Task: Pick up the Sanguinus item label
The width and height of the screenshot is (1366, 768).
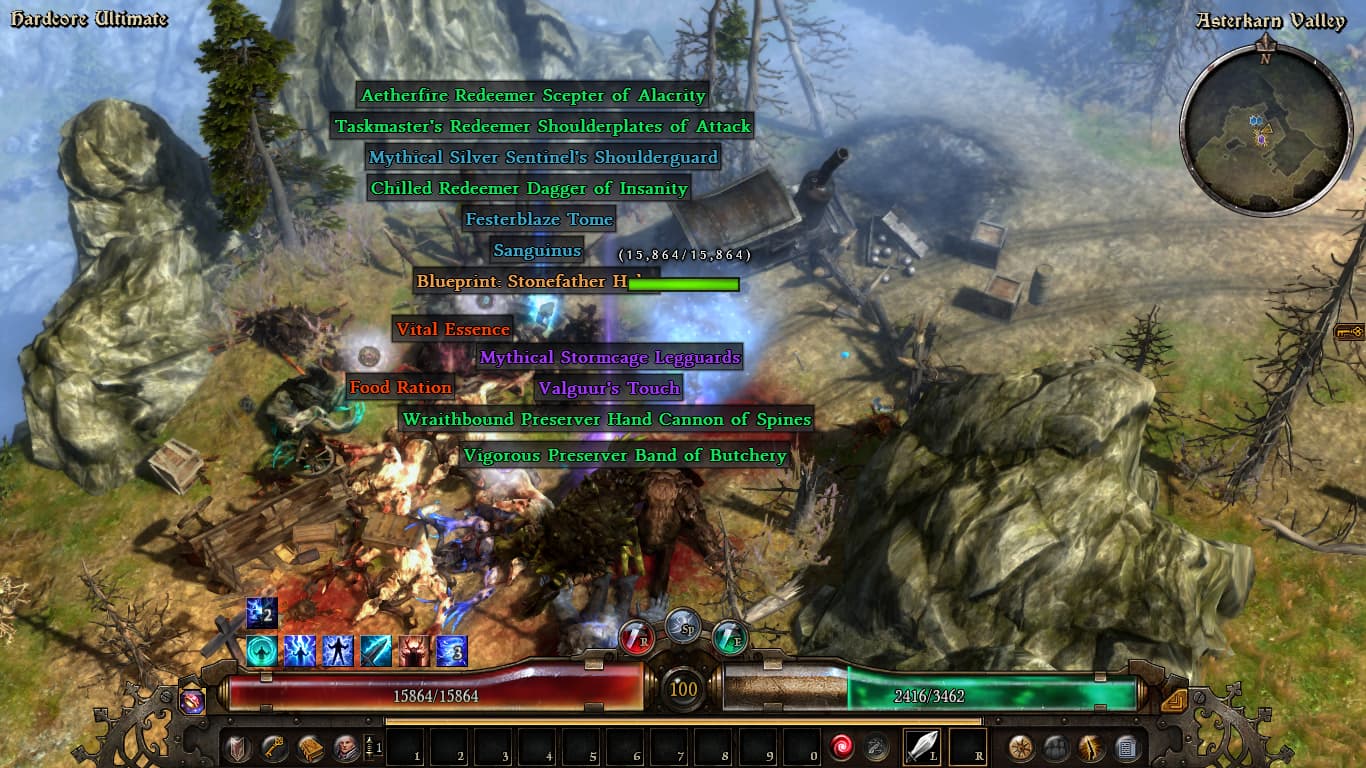Action: click(536, 250)
